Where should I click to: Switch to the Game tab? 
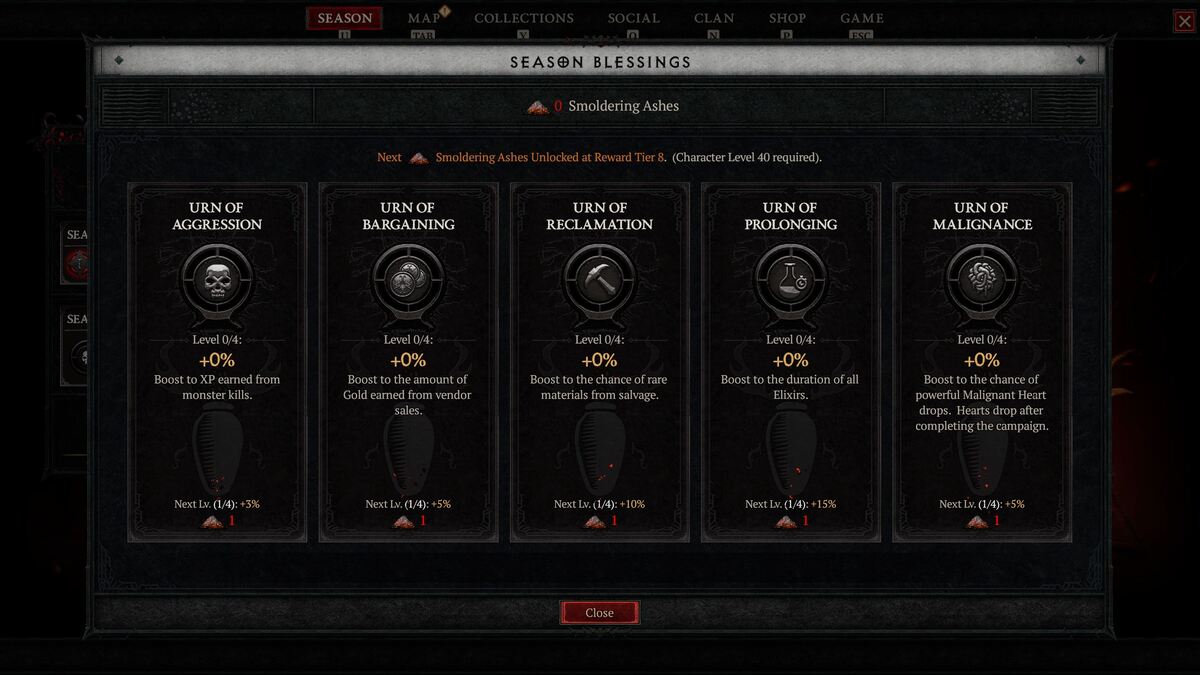[862, 18]
